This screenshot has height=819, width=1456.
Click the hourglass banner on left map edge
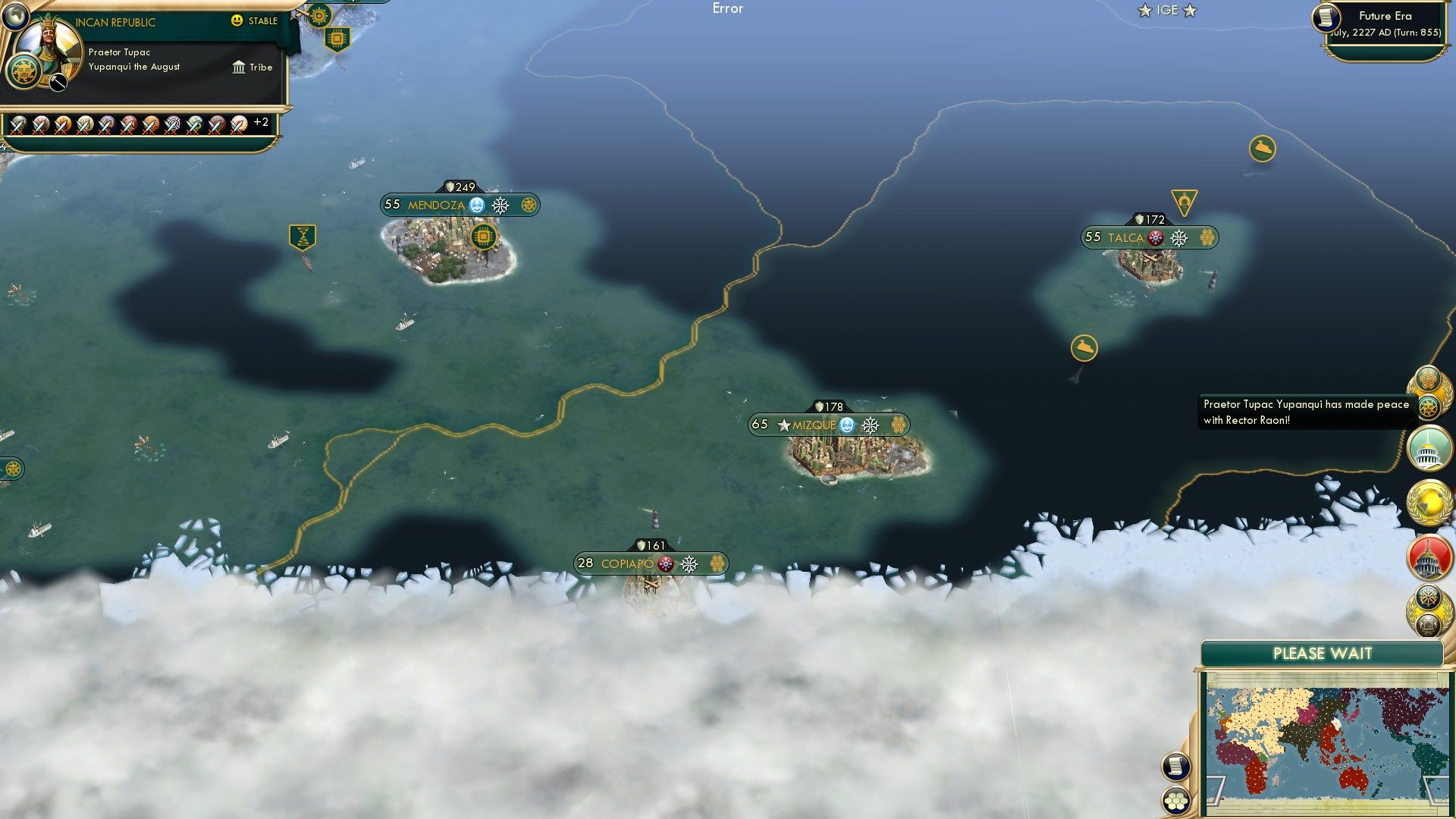click(x=301, y=236)
